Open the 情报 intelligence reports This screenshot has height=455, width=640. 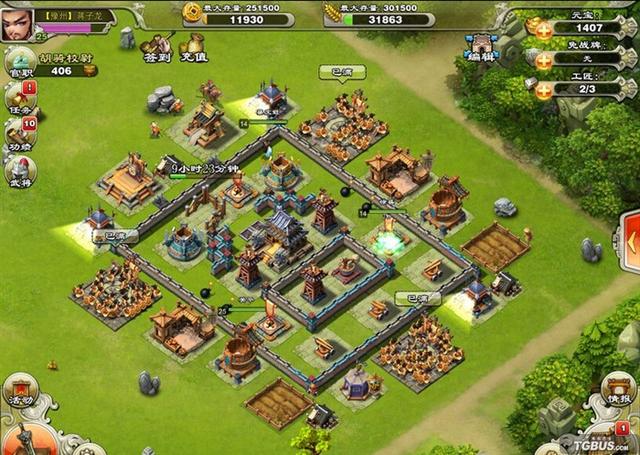[x=617, y=389]
